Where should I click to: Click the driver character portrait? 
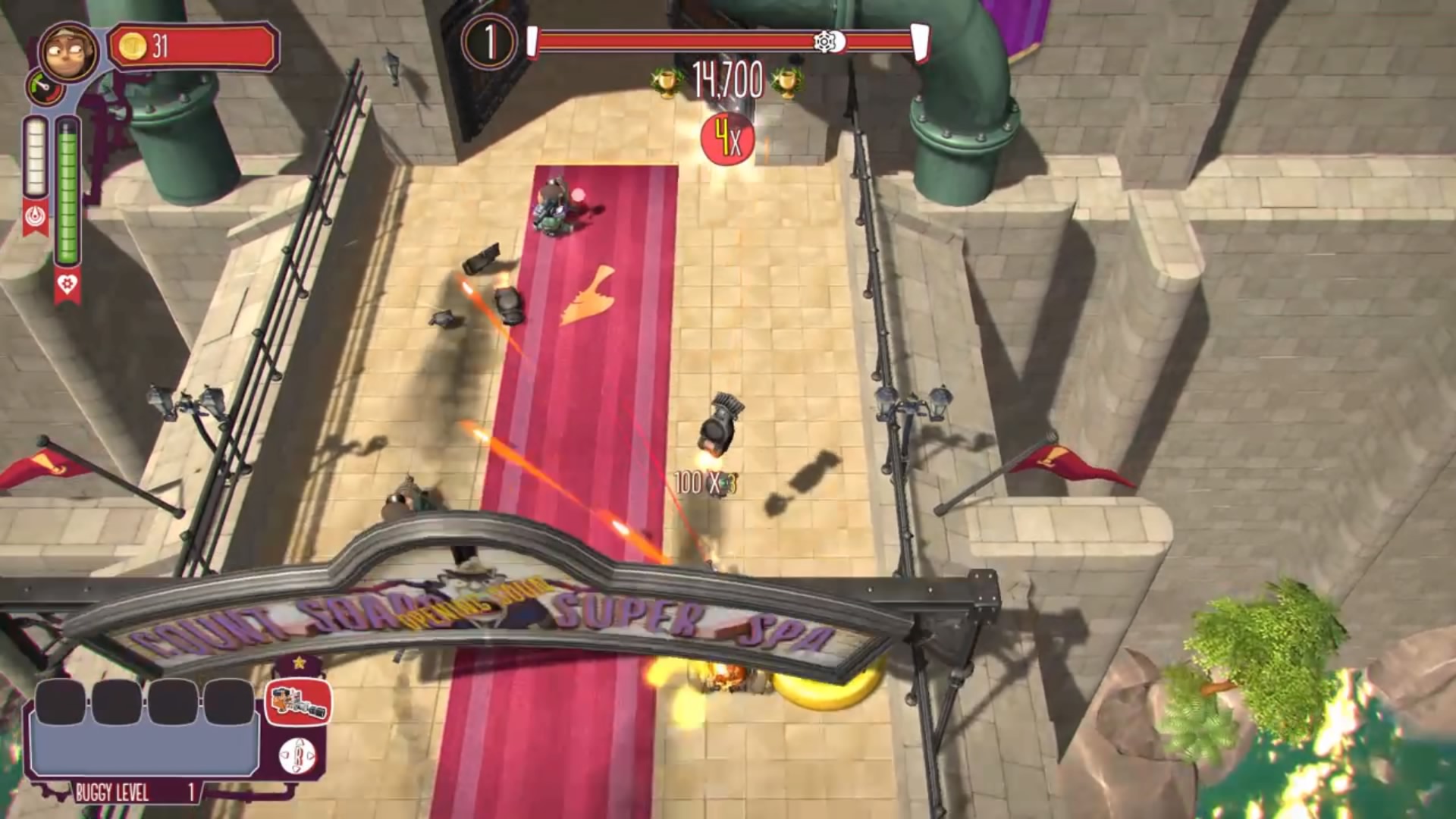(x=67, y=52)
